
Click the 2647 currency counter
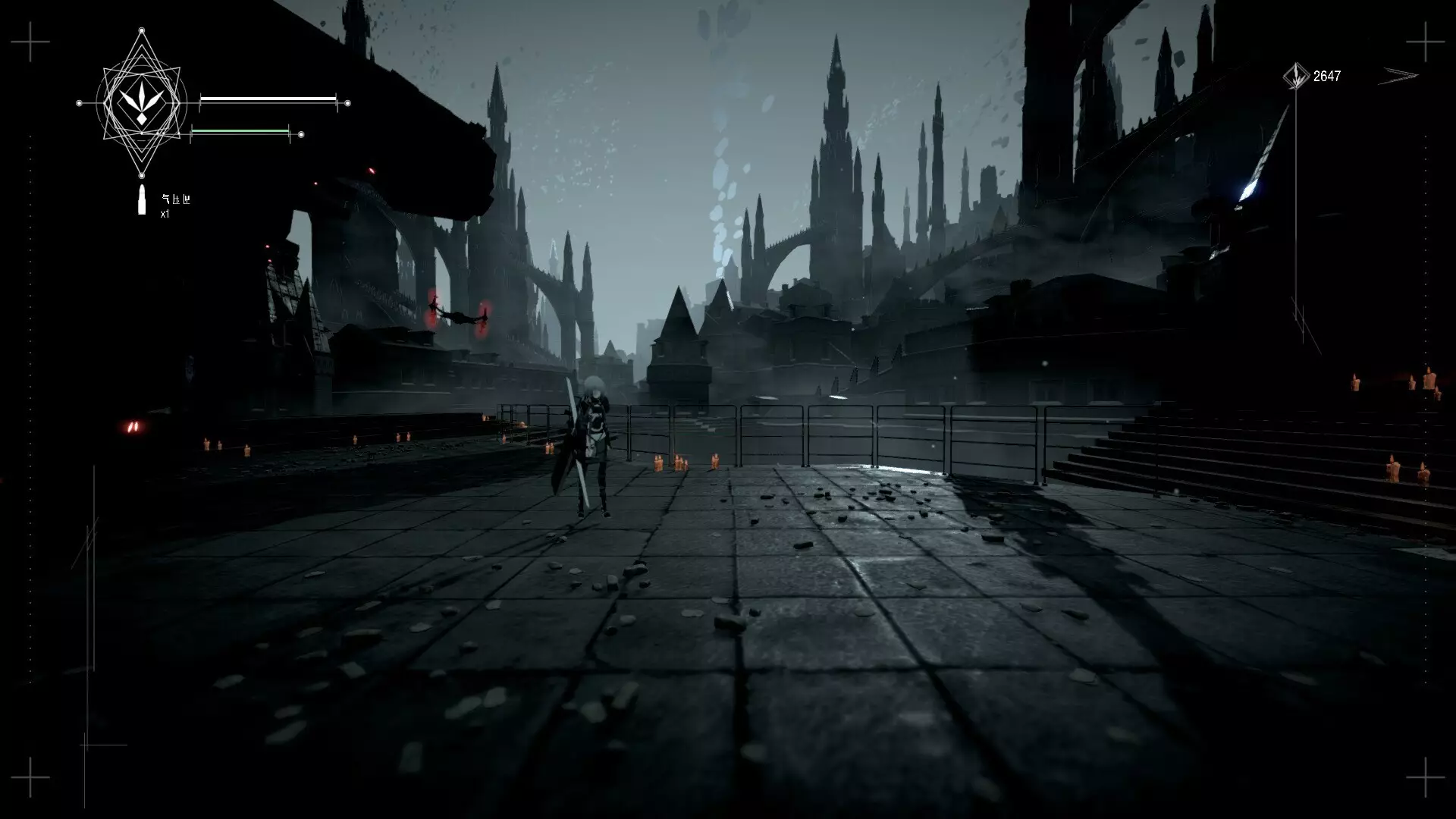1326,75
